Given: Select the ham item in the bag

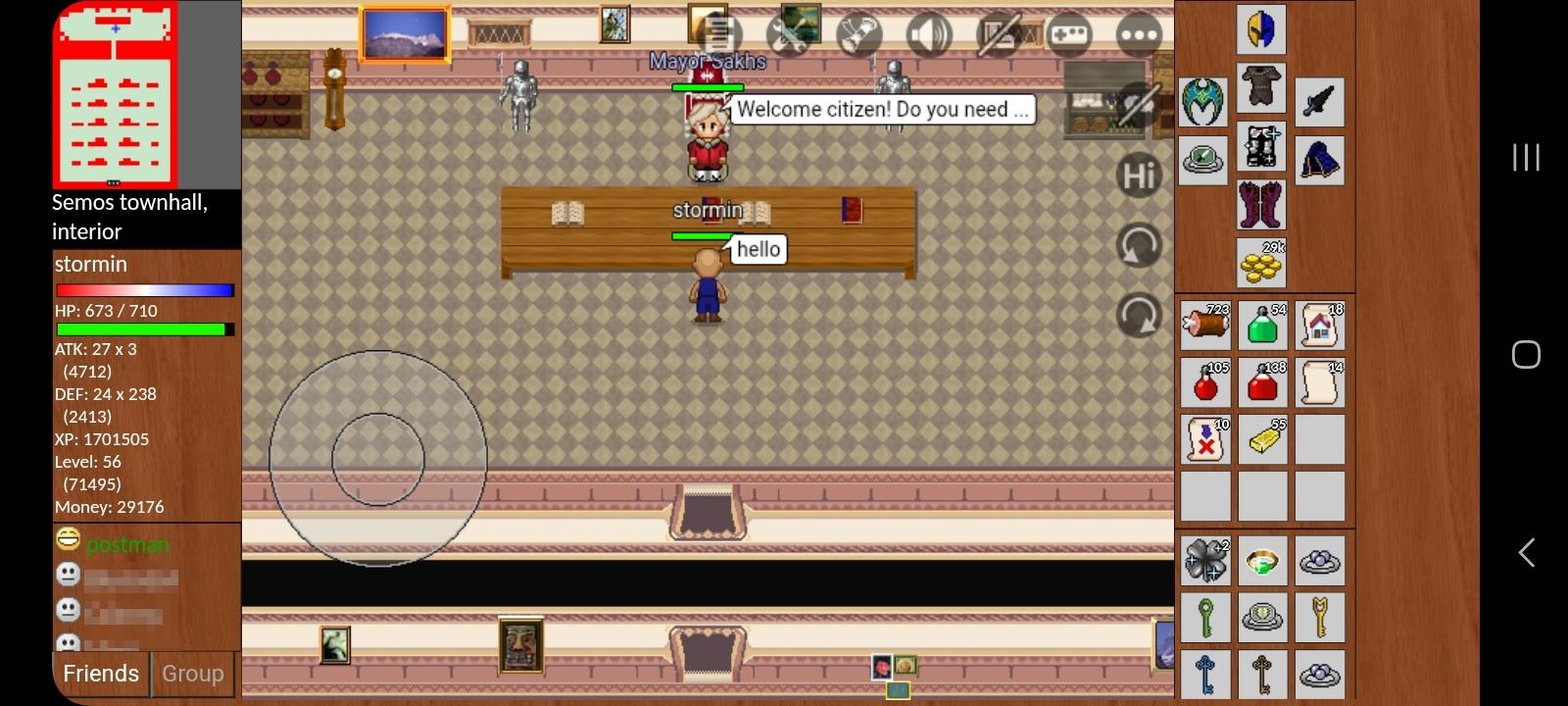Looking at the screenshot, I should tap(1205, 325).
